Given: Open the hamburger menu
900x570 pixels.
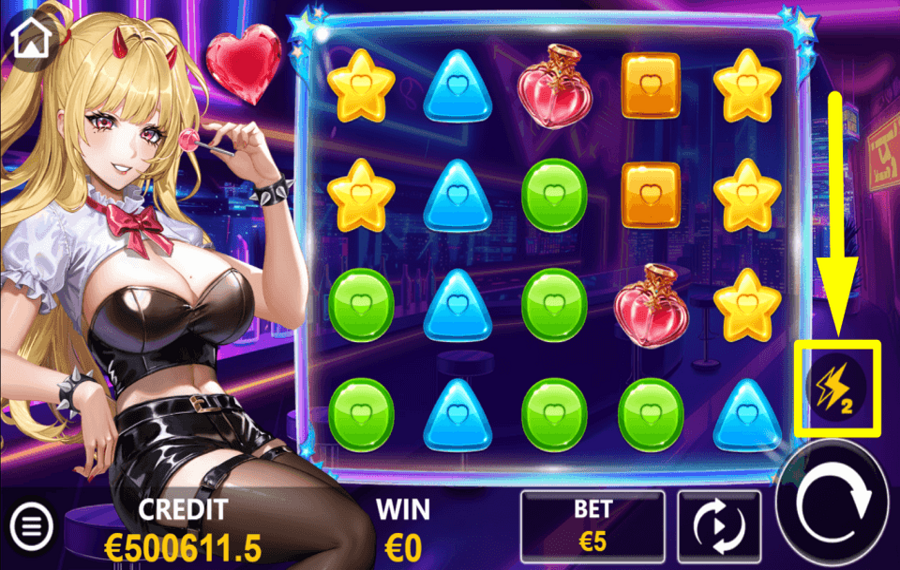Looking at the screenshot, I should point(32,523).
